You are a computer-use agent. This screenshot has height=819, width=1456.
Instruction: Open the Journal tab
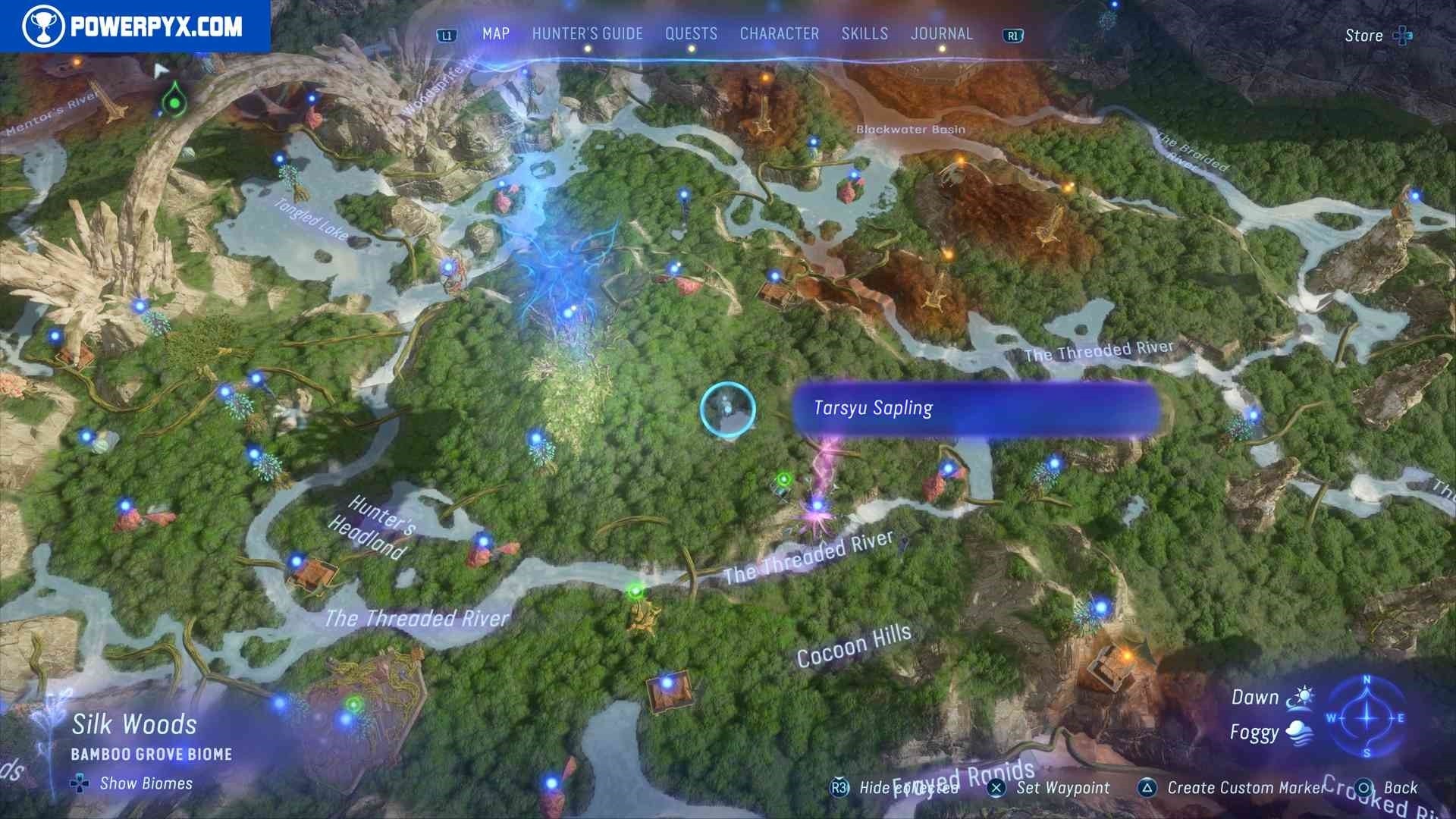click(x=941, y=34)
